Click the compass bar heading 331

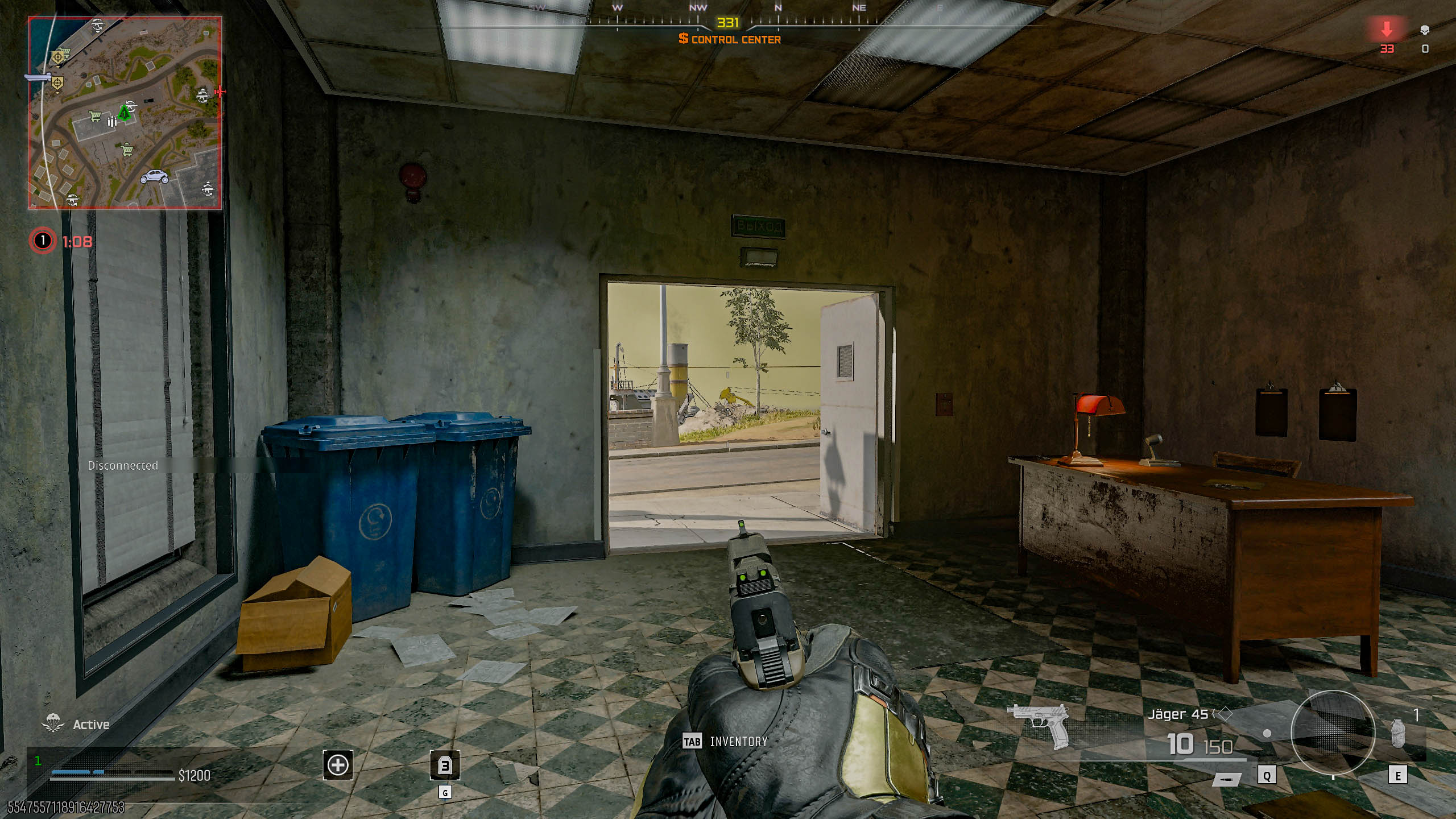pyautogui.click(x=727, y=23)
